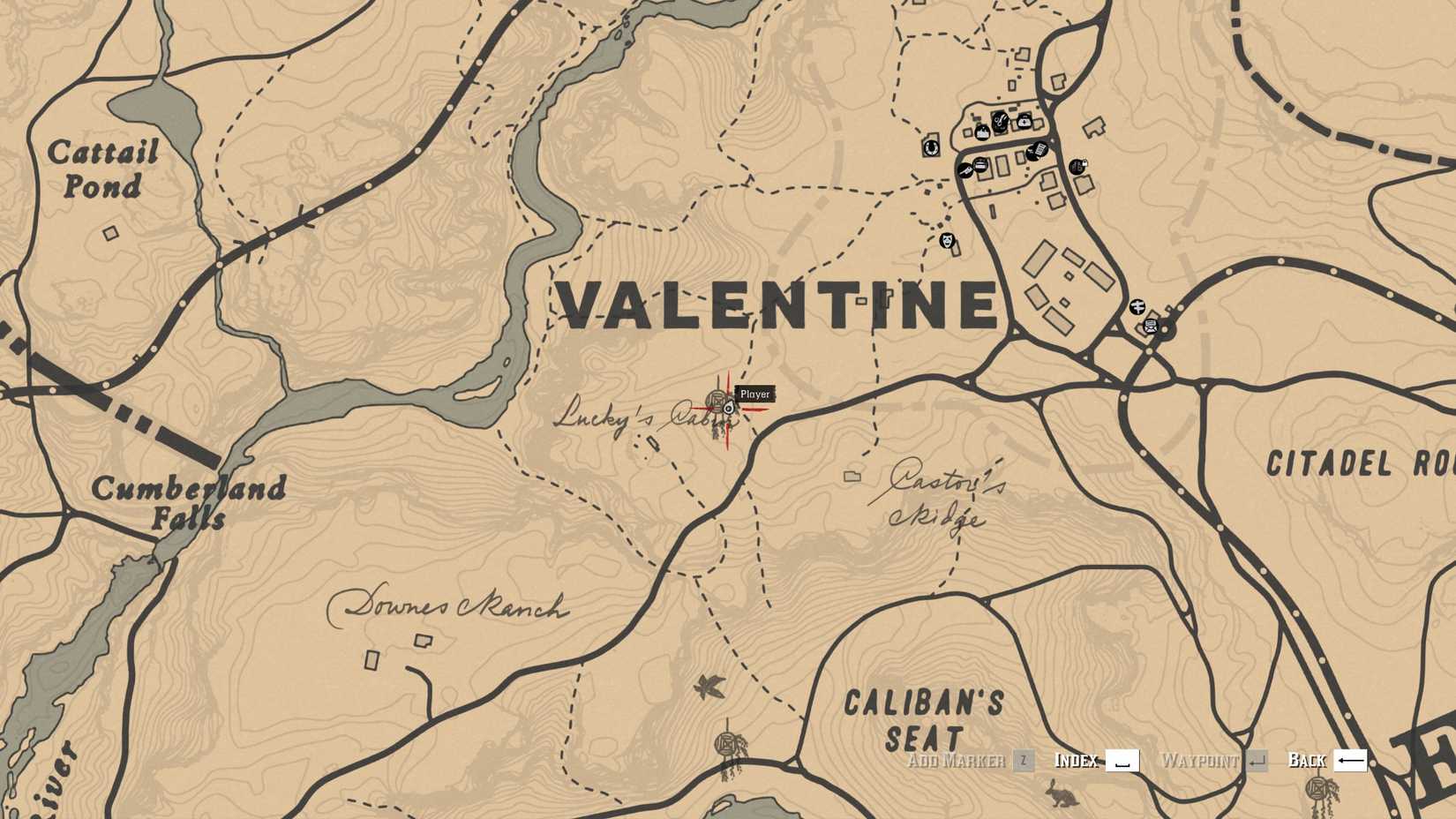
Task: Click the dreamcatcher icon at bottom right
Action: click(1318, 787)
